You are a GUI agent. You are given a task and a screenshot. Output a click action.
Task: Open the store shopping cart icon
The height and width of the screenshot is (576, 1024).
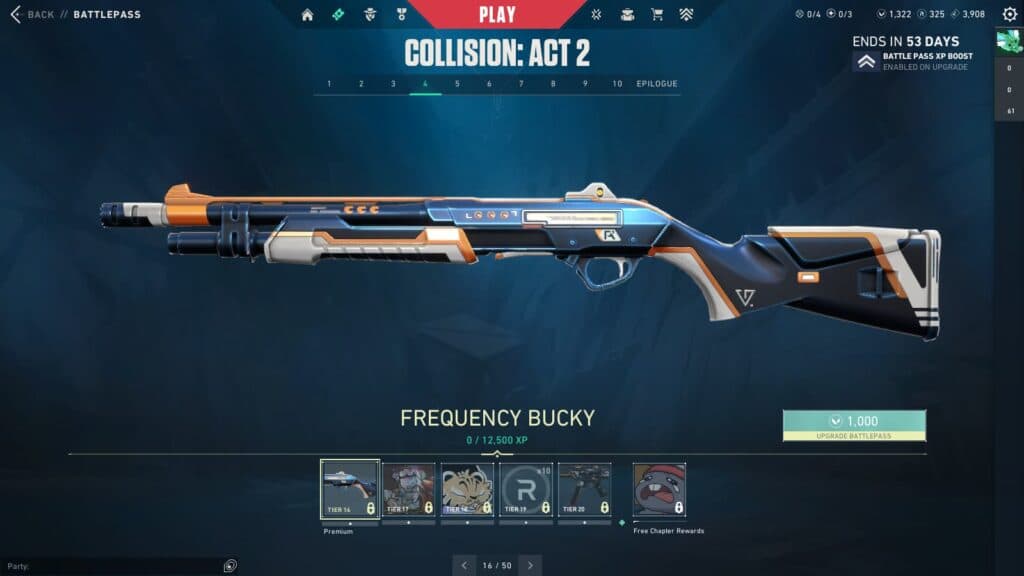click(657, 15)
